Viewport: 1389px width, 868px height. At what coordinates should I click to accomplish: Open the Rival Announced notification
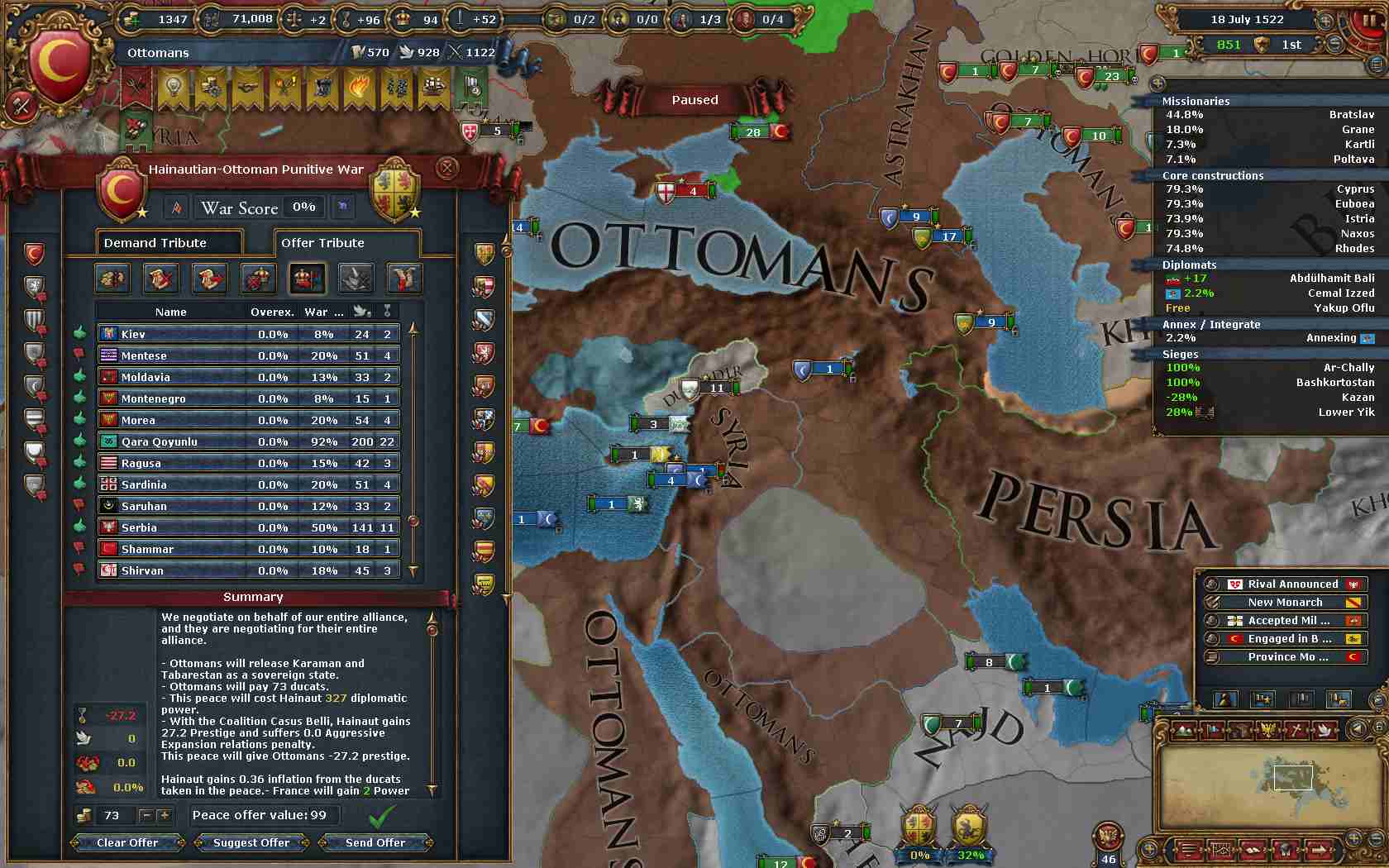pos(1292,584)
